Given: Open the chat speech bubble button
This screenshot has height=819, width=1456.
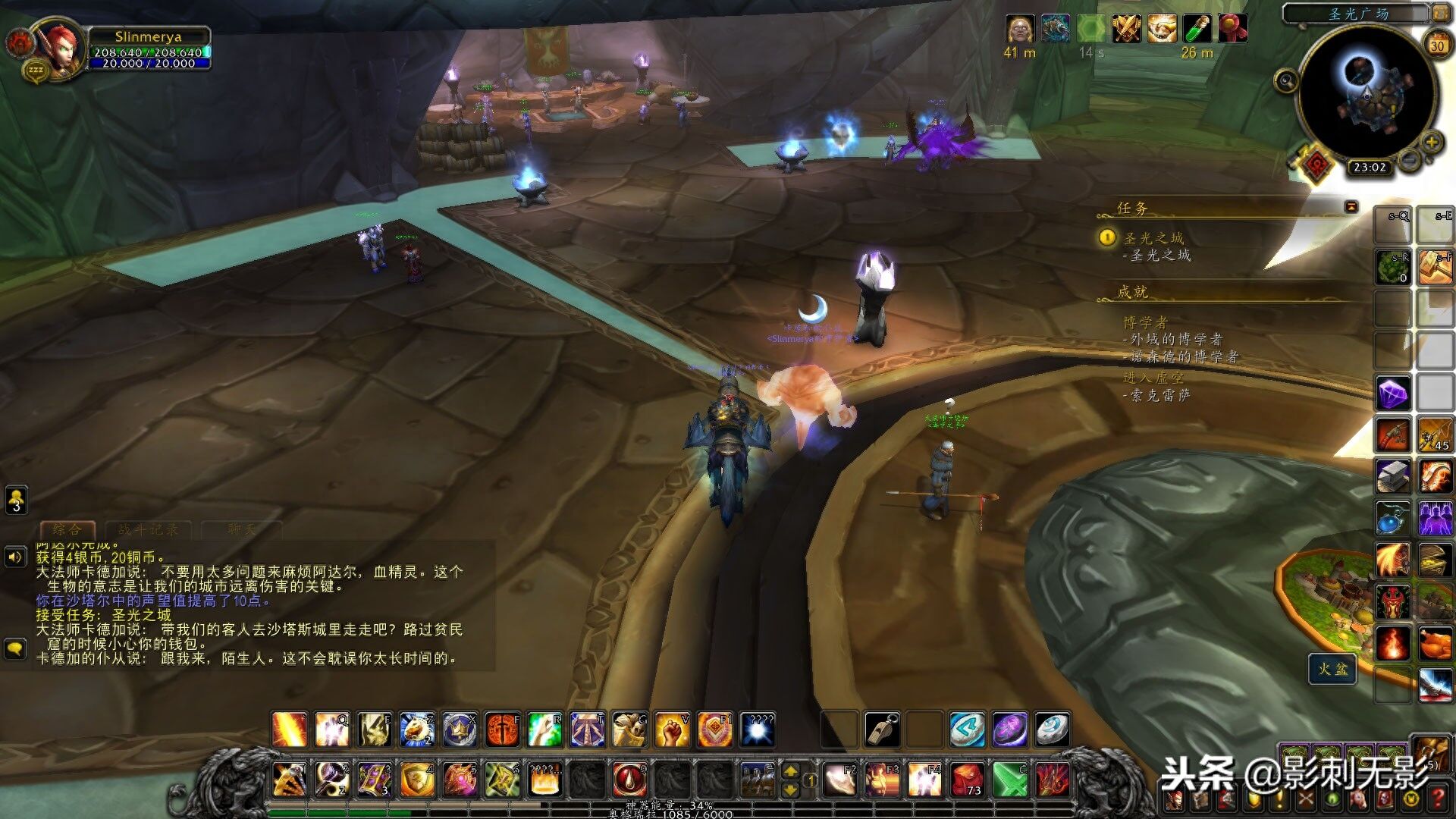Looking at the screenshot, I should [16, 649].
